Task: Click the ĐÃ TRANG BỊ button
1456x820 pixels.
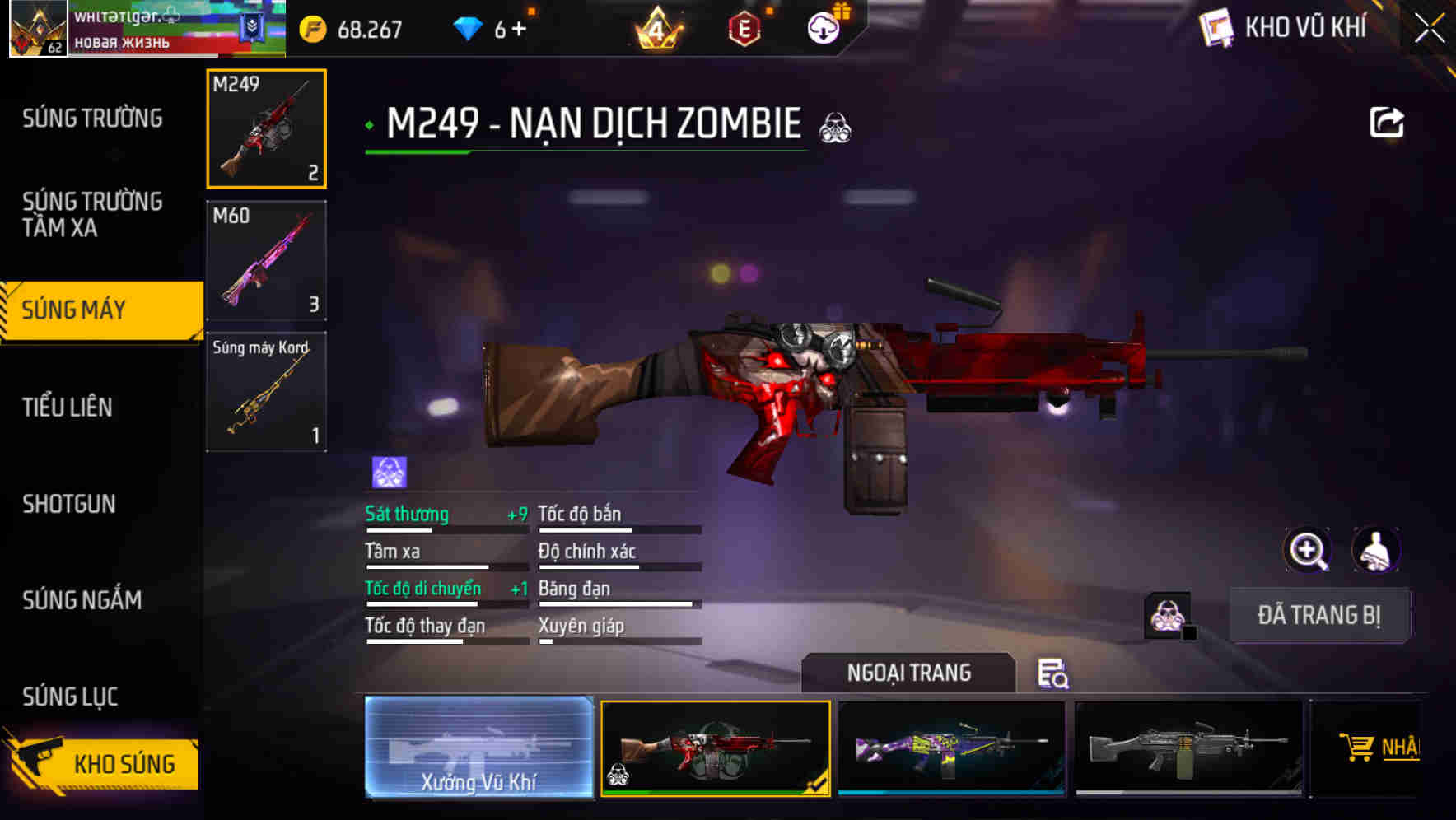Action: click(1320, 614)
